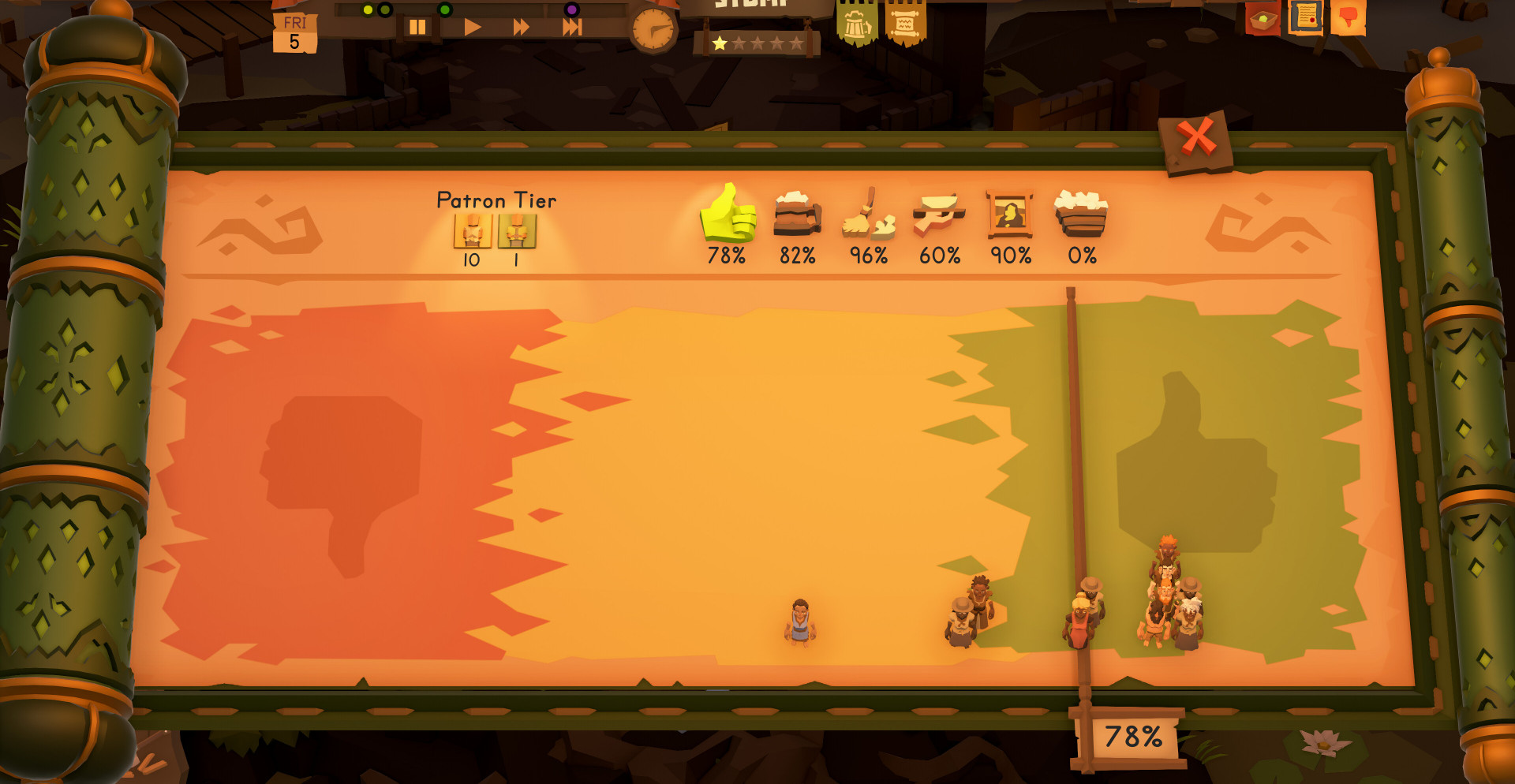Screen dimensions: 1515x784
Task: Show the serving tray service rating
Action: tap(939, 215)
